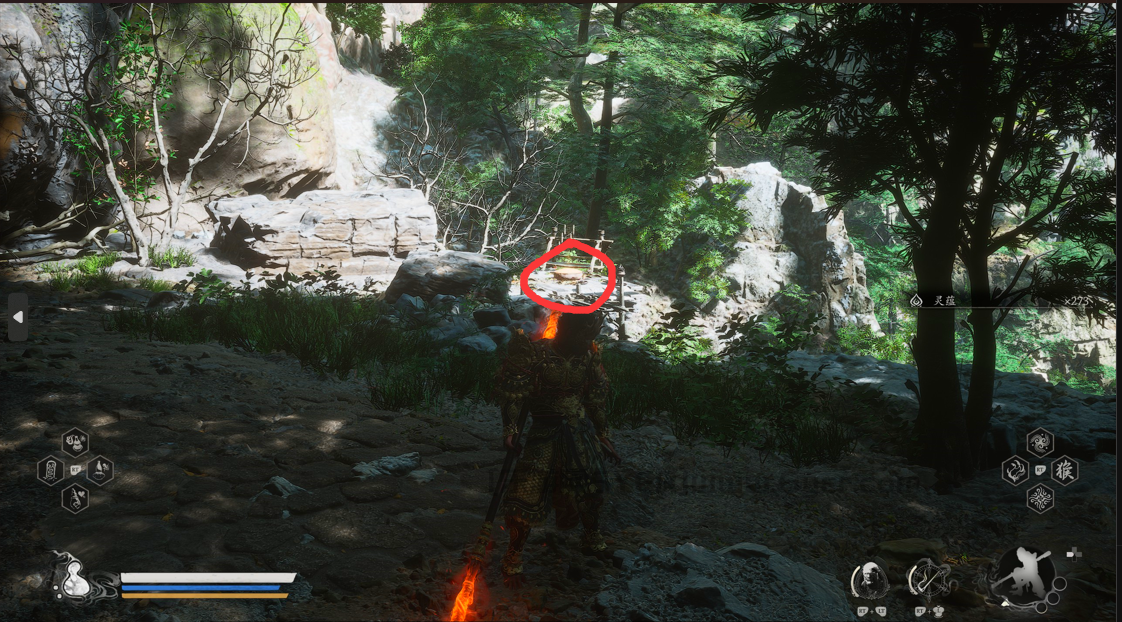The height and width of the screenshot is (622, 1122).
Task: Activate the staff vessel circular icon
Action: pyautogui.click(x=926, y=580)
